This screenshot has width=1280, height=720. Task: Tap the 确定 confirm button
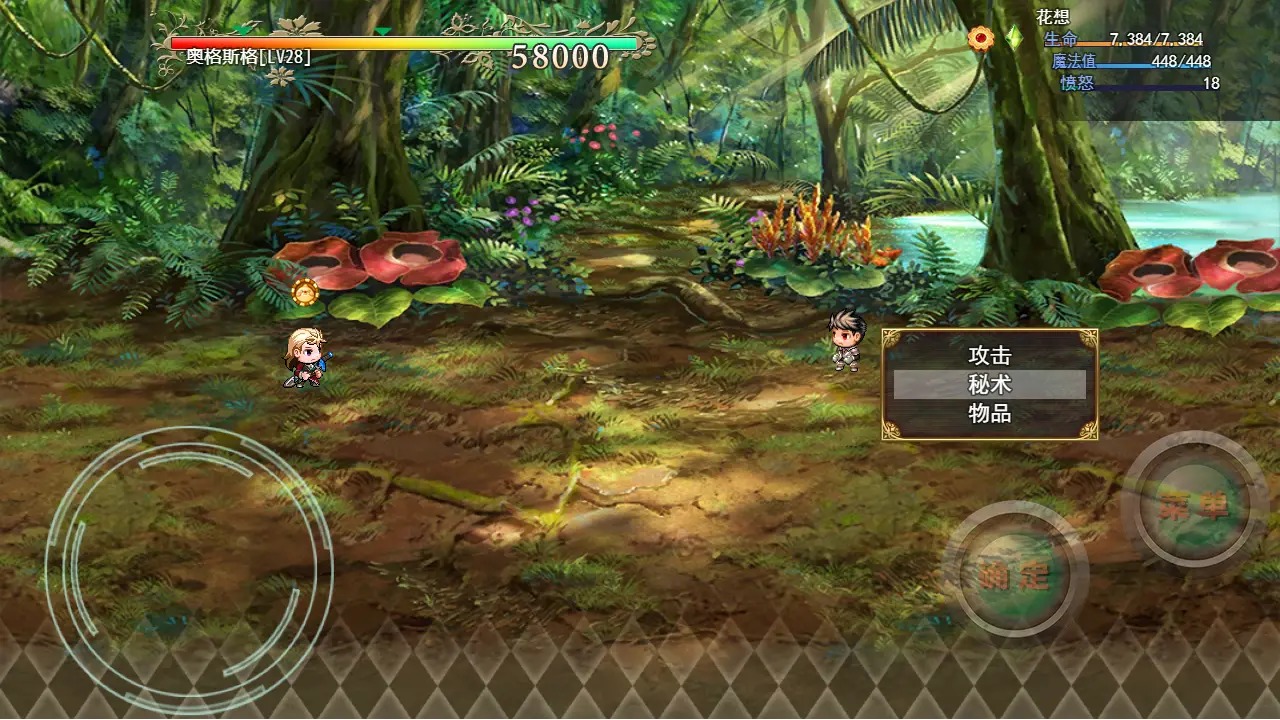[x=1015, y=574]
